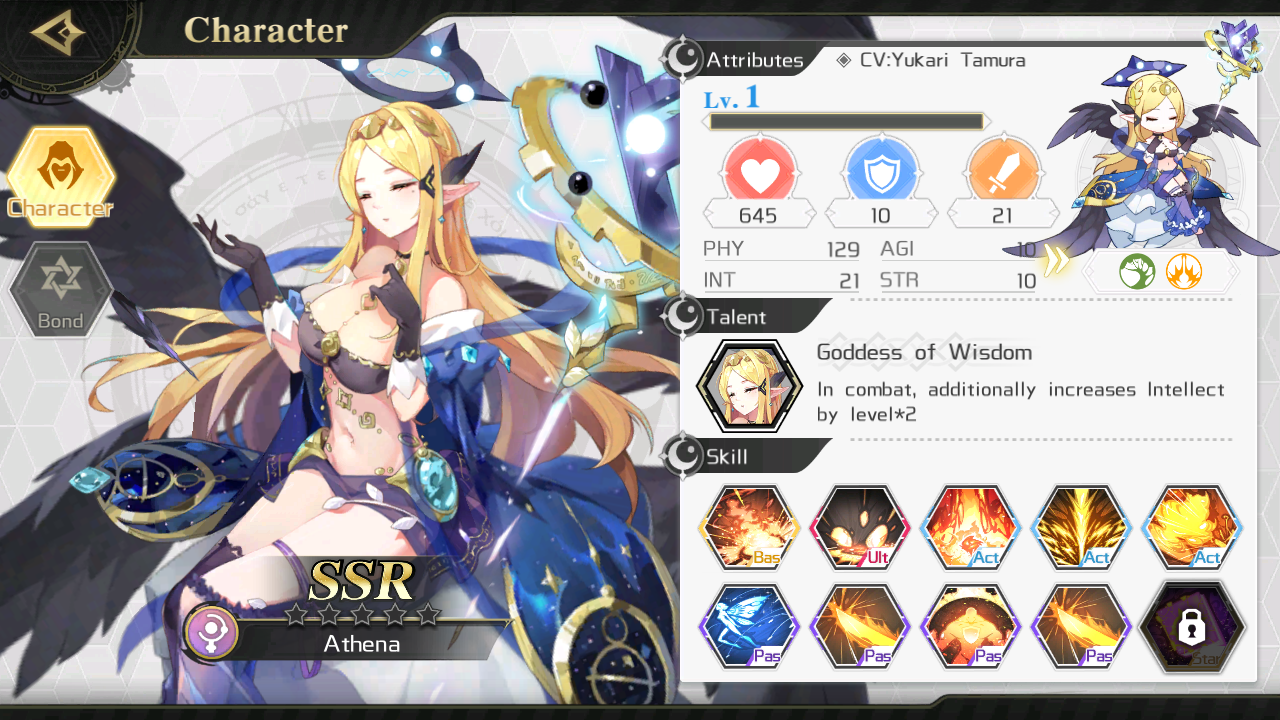Open the golden spike burst Act skill
Image resolution: width=1280 pixels, height=720 pixels.
pyautogui.click(x=1080, y=527)
